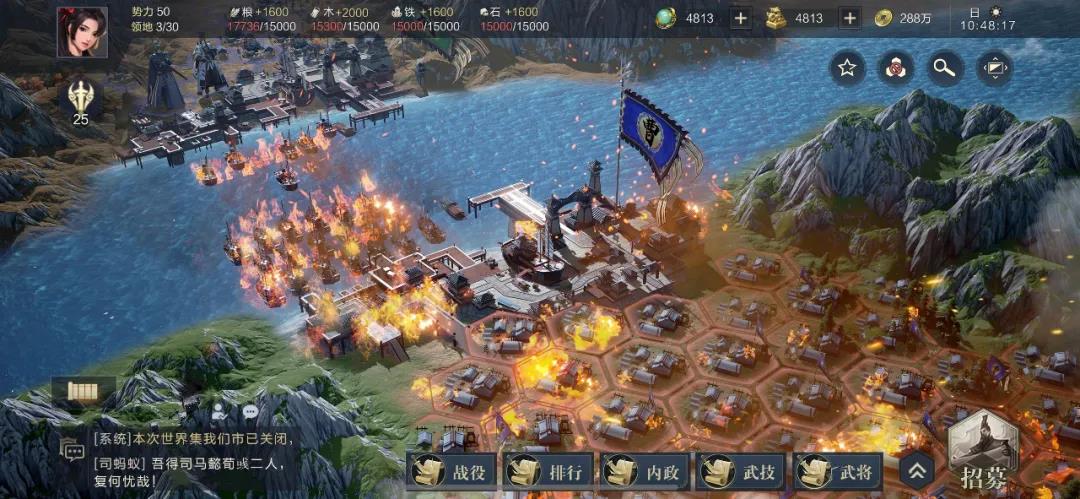This screenshot has width=1080, height=499.
Task: Open the 武将 generals menu
Action: (841, 470)
